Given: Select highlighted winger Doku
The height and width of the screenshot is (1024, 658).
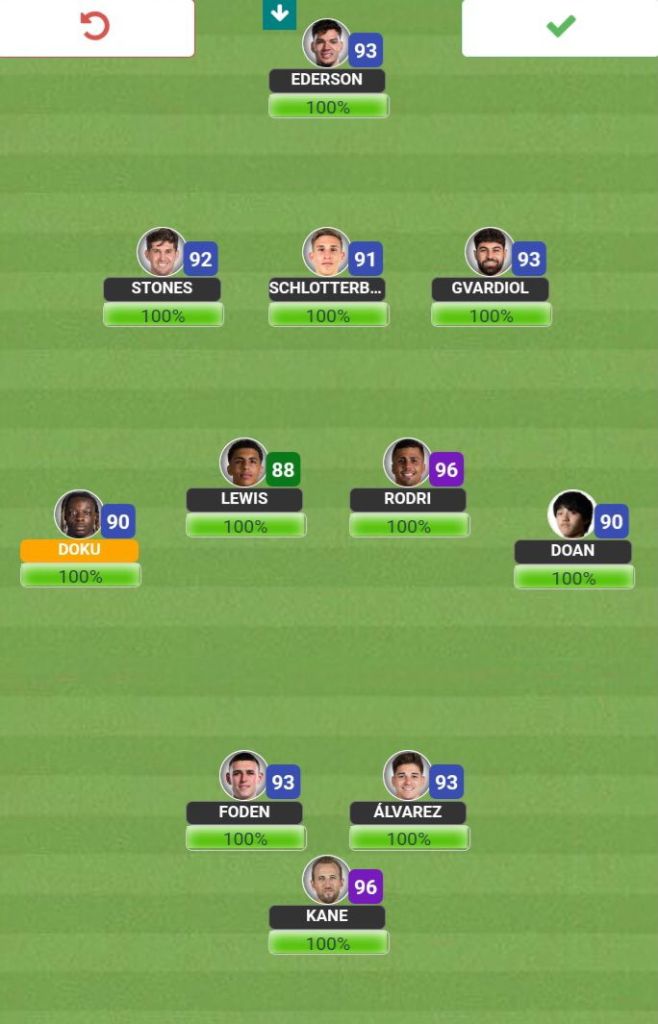Looking at the screenshot, I should pos(79,516).
